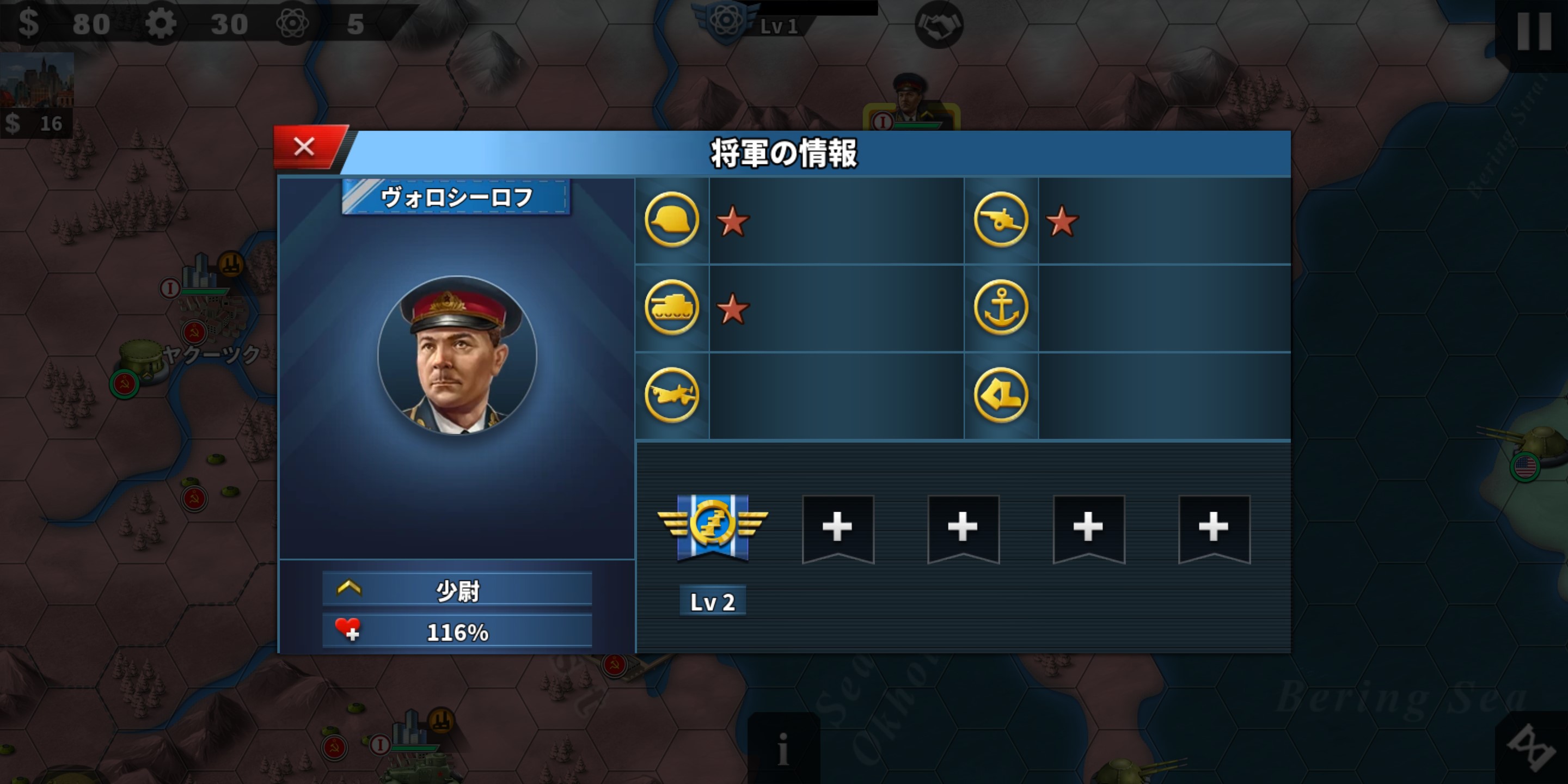
Task: Click the march boot skill icon
Action: [1001, 396]
